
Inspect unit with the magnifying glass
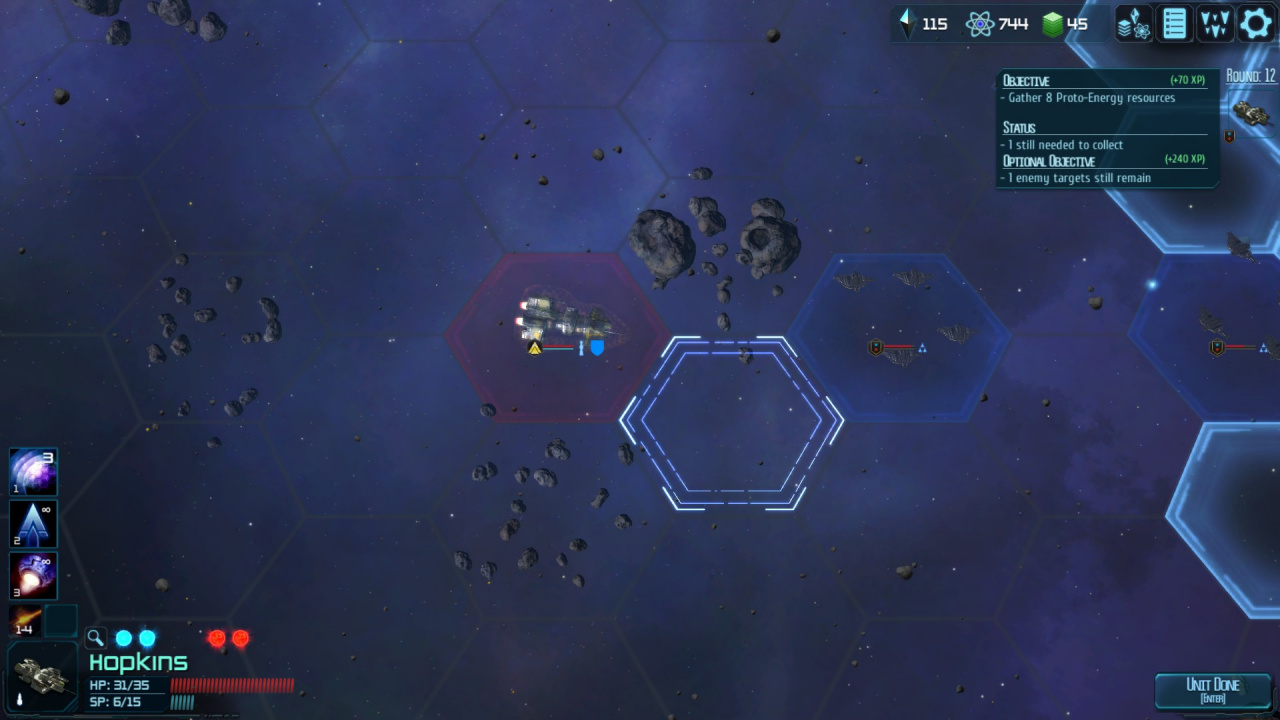click(x=96, y=638)
